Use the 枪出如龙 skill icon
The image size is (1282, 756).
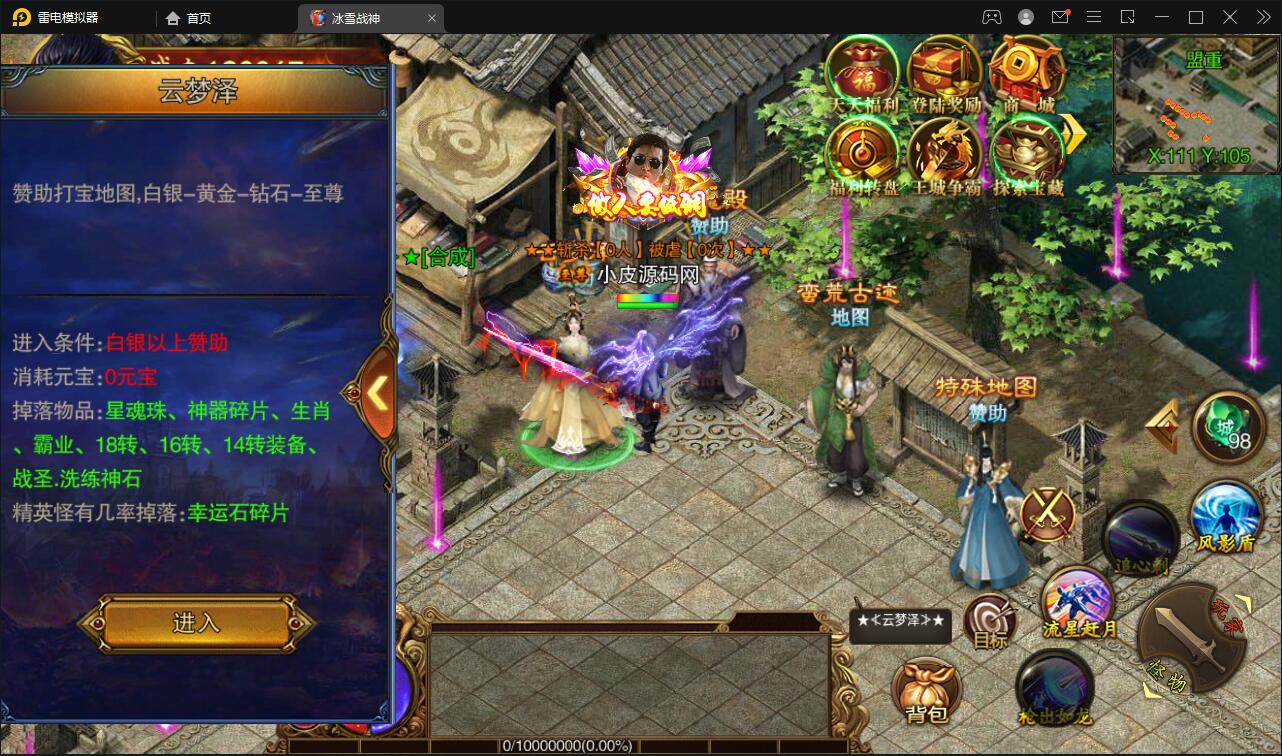click(x=1052, y=688)
